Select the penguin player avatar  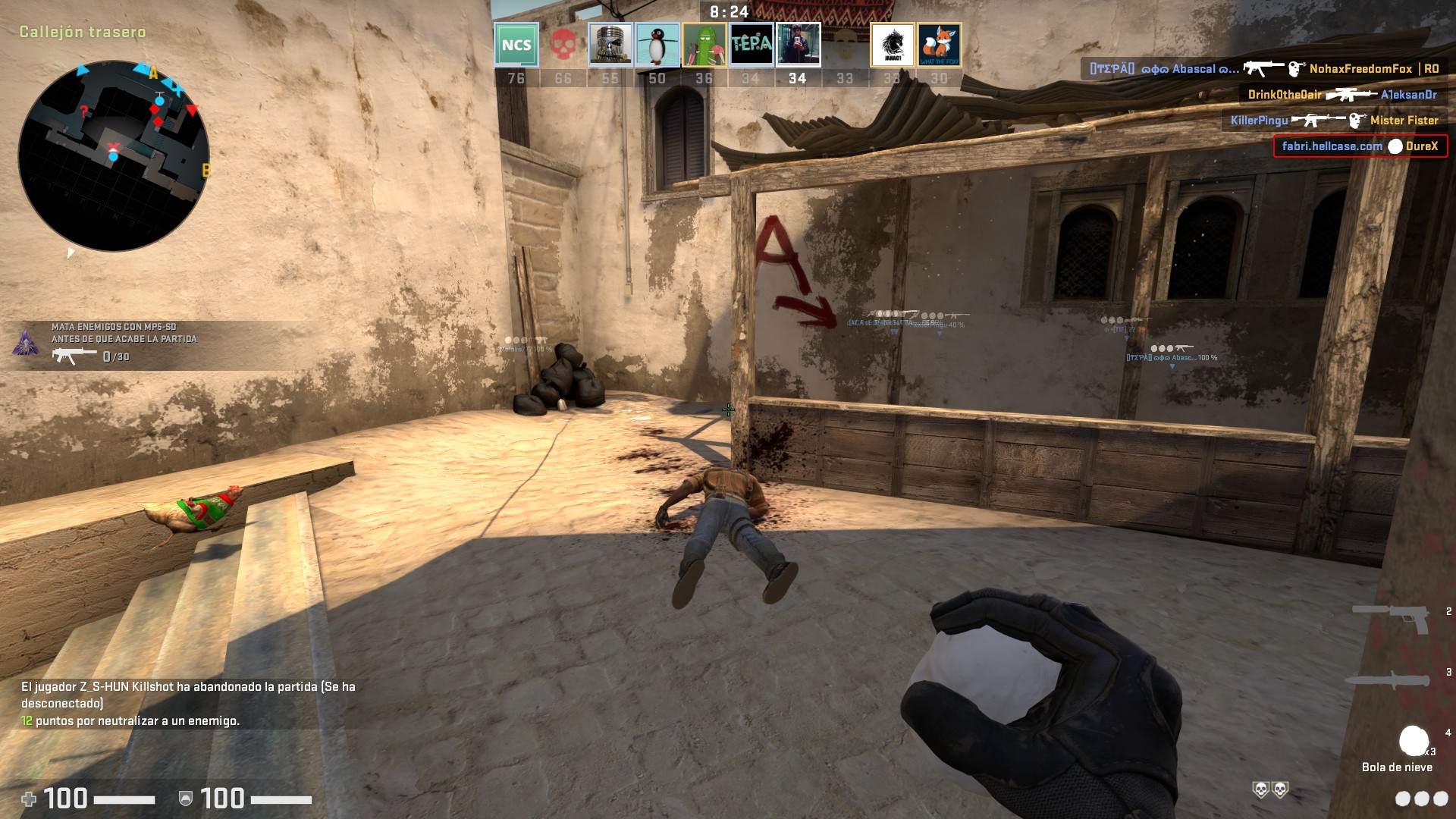pos(657,45)
